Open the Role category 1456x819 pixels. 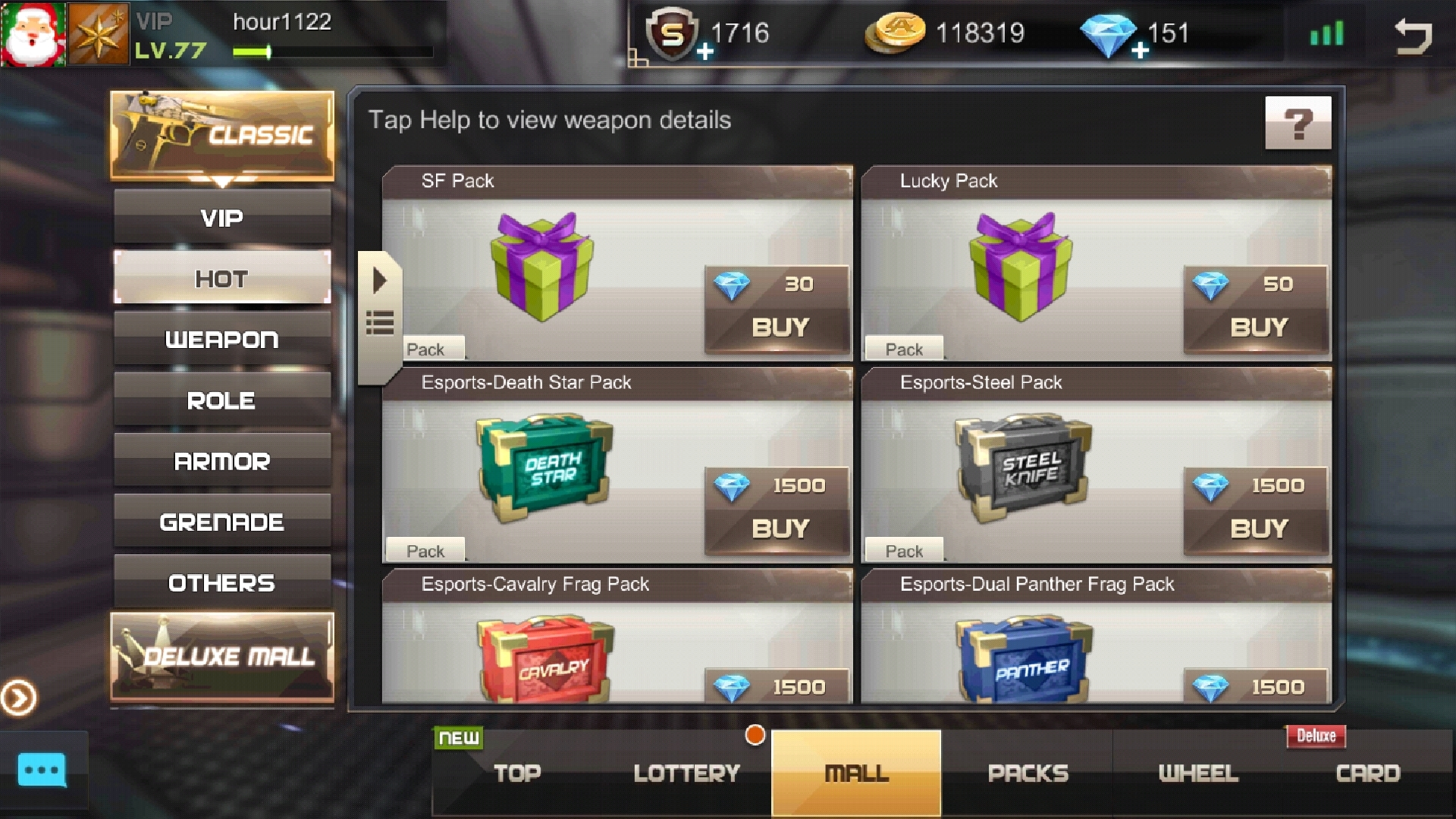tap(221, 400)
